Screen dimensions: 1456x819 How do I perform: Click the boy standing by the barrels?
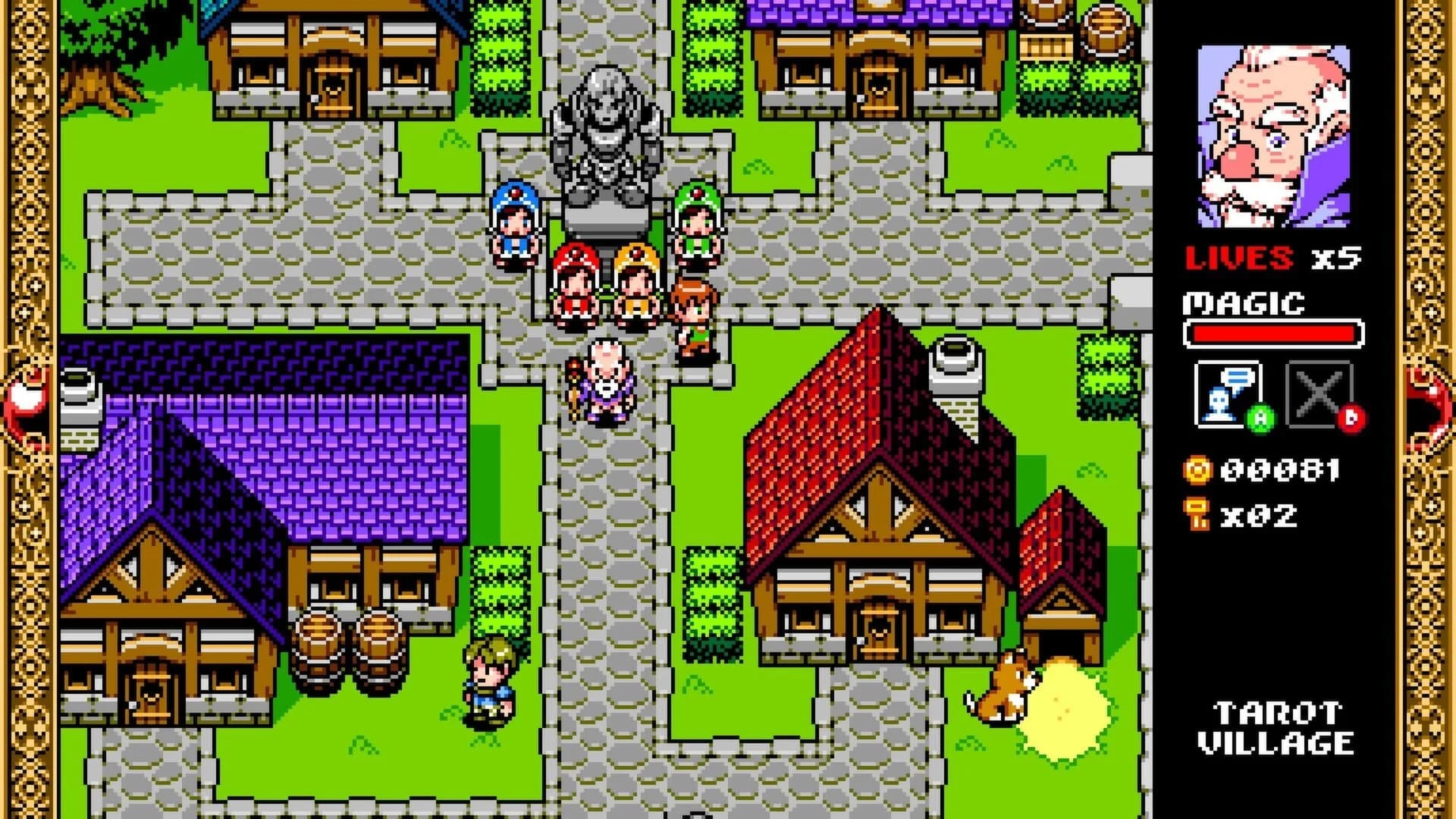point(489,682)
